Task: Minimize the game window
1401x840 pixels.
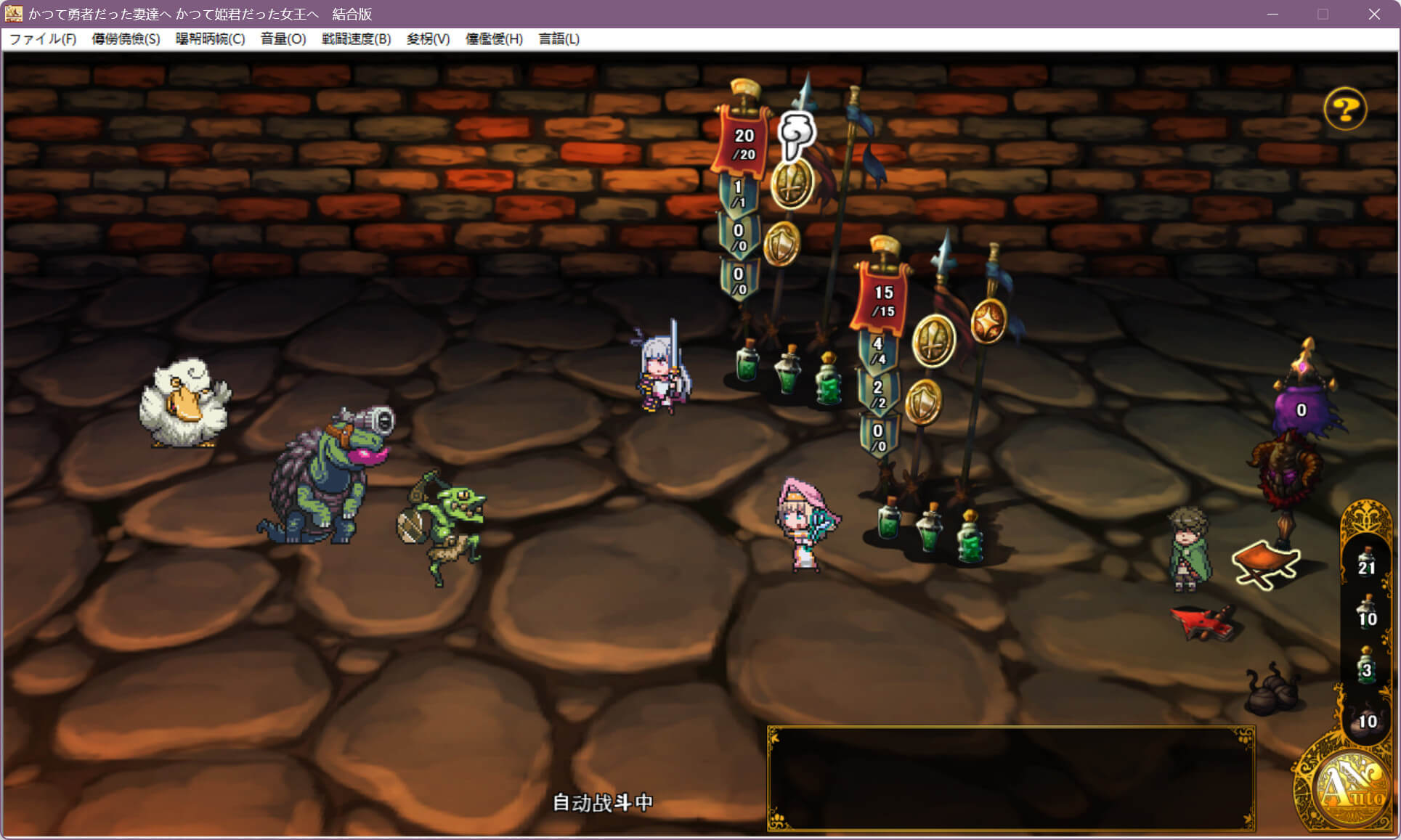Action: [x=1272, y=15]
